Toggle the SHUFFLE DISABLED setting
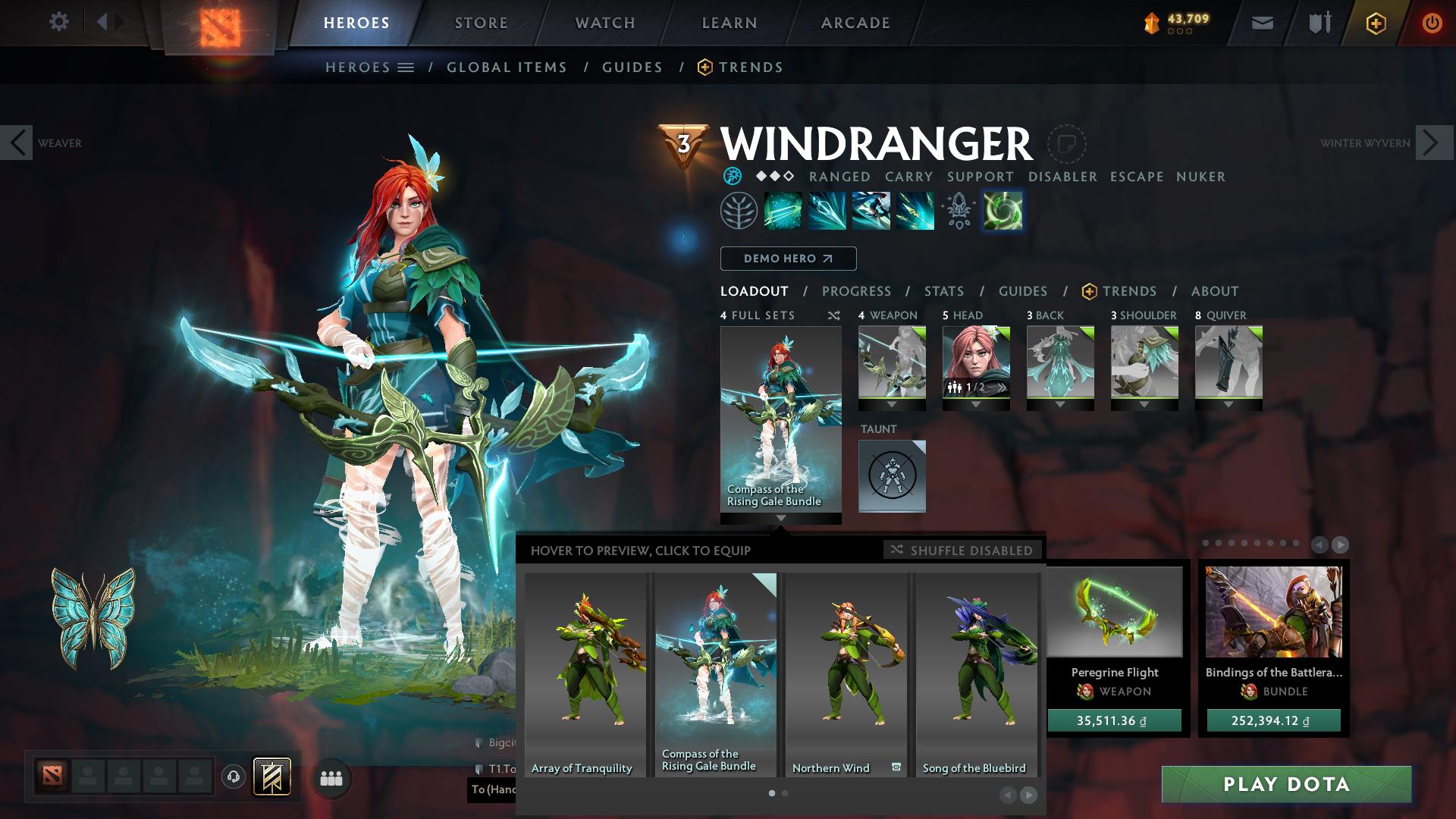The height and width of the screenshot is (819, 1456). [962, 551]
